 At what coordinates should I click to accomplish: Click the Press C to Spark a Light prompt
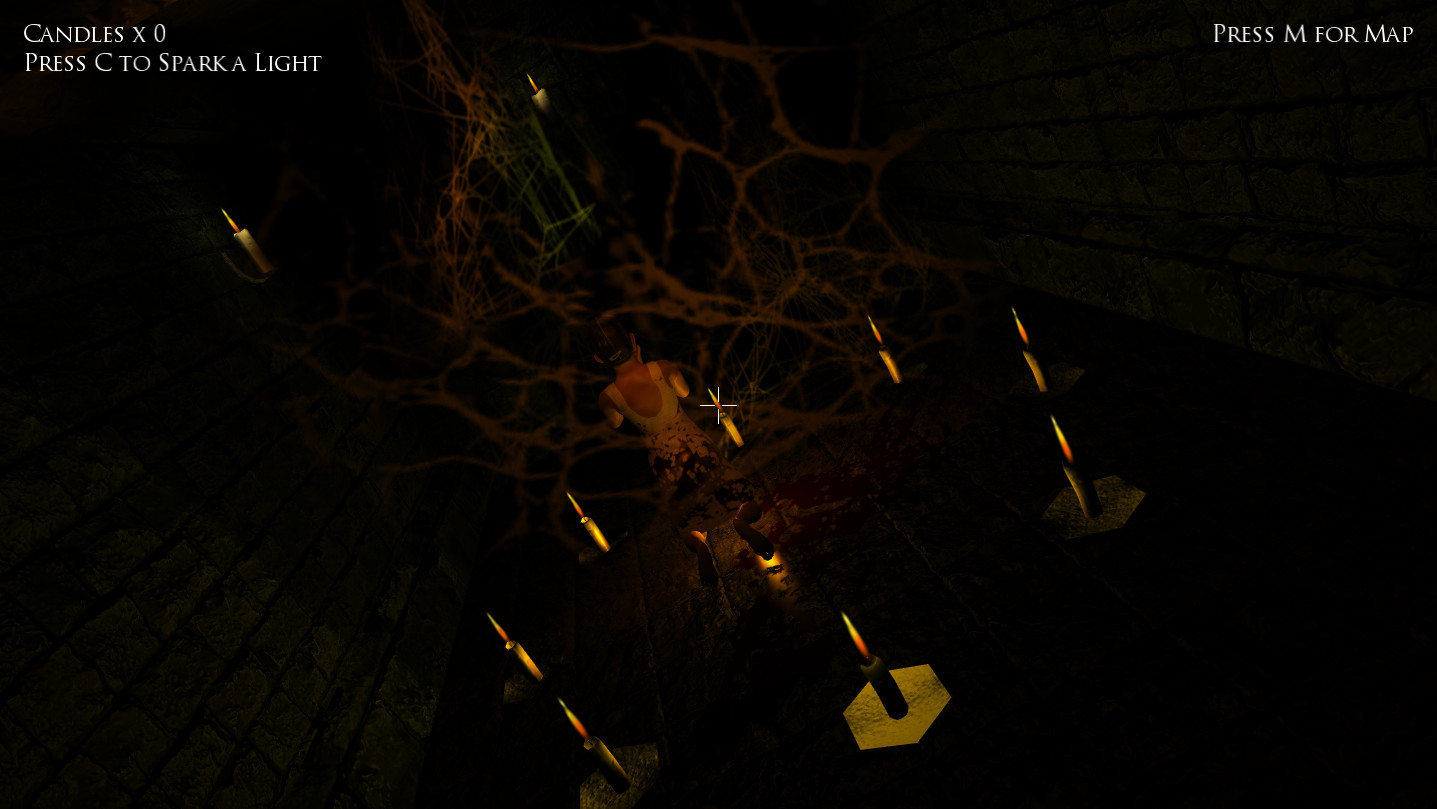173,63
